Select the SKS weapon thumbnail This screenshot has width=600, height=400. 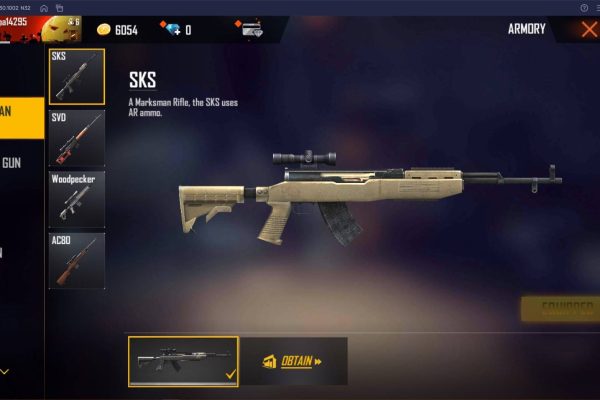77,77
